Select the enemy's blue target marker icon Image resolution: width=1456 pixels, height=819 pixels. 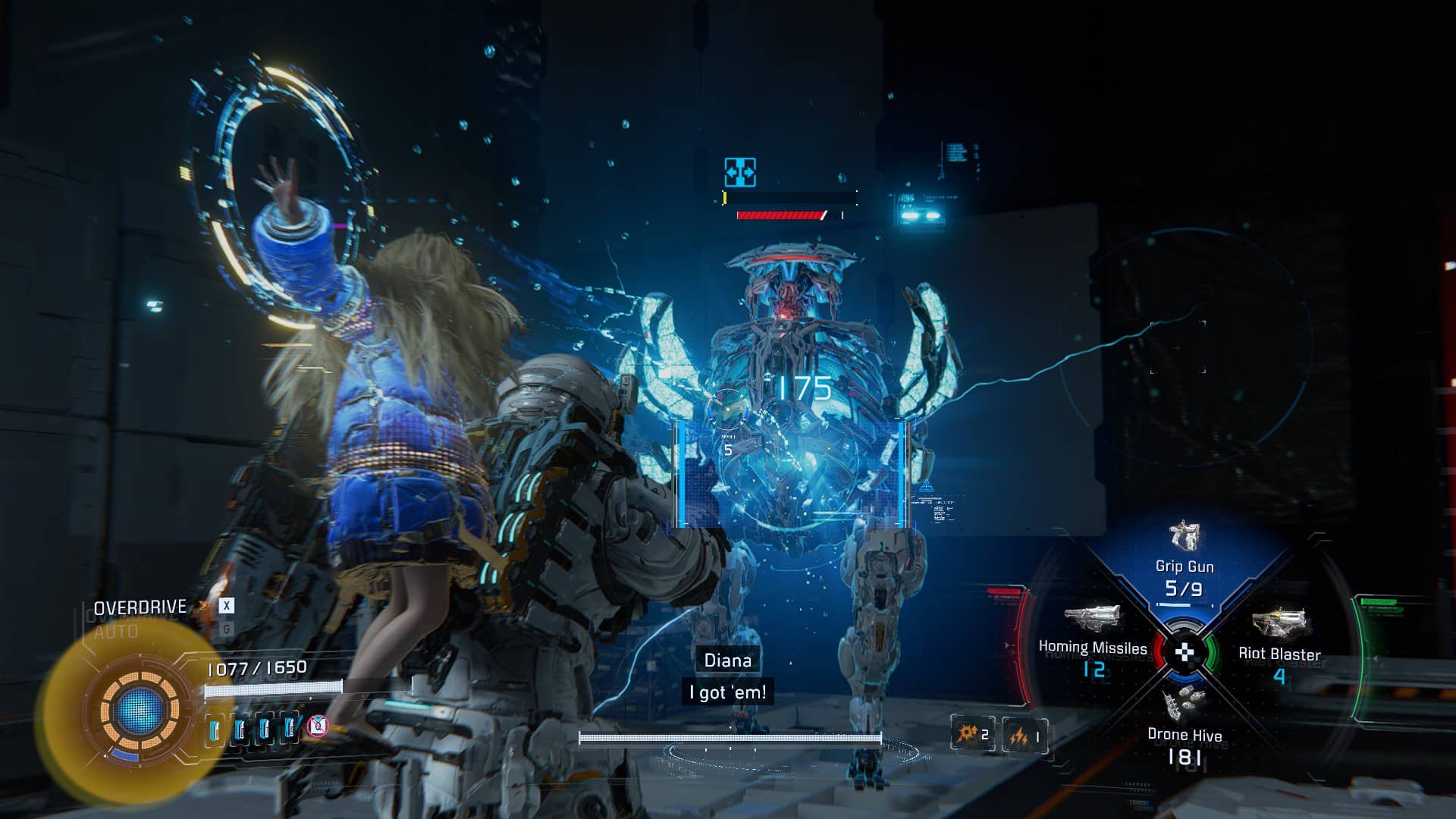pos(739,172)
